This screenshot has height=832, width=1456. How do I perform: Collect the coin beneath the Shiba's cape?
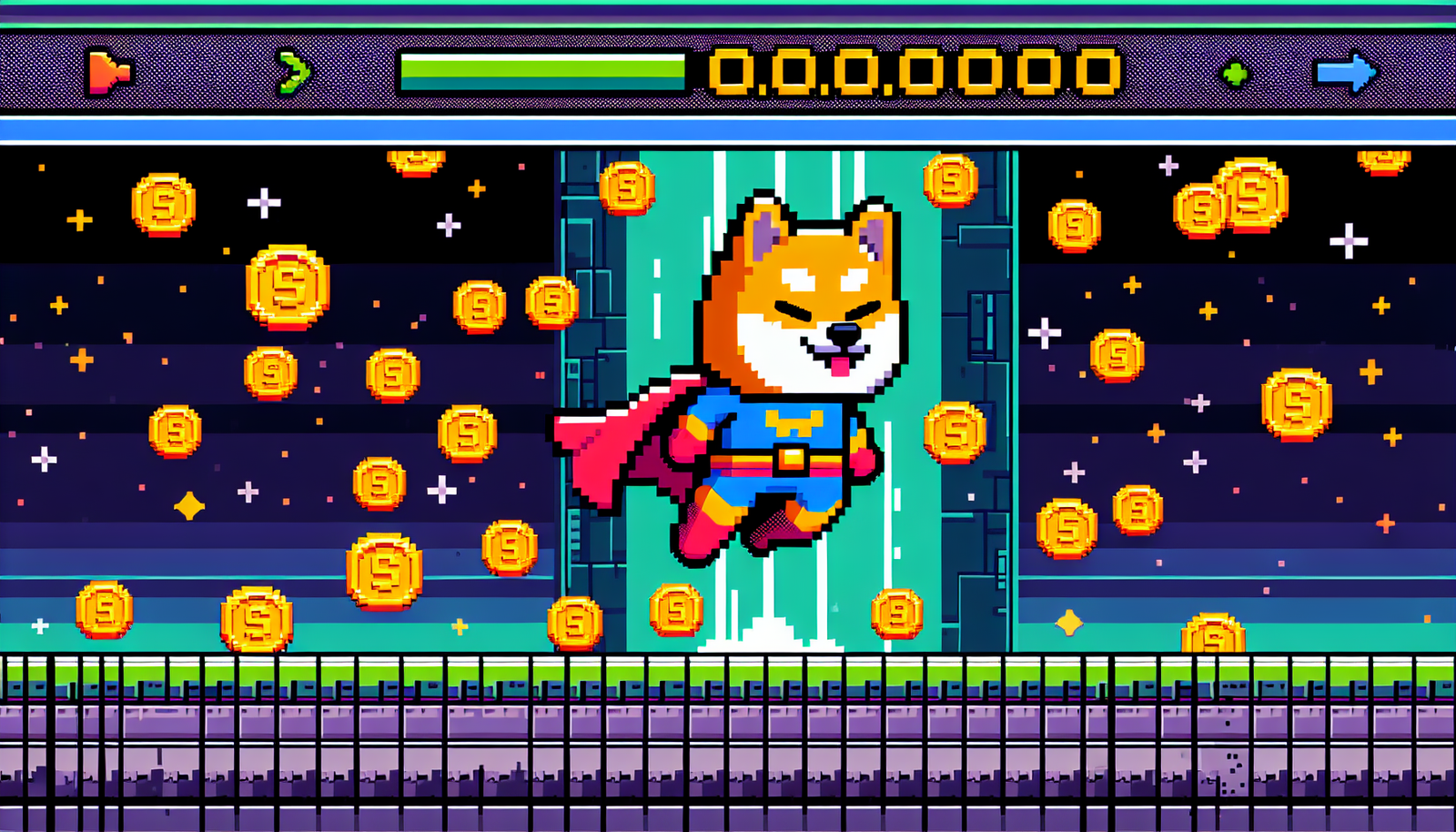coord(673,610)
